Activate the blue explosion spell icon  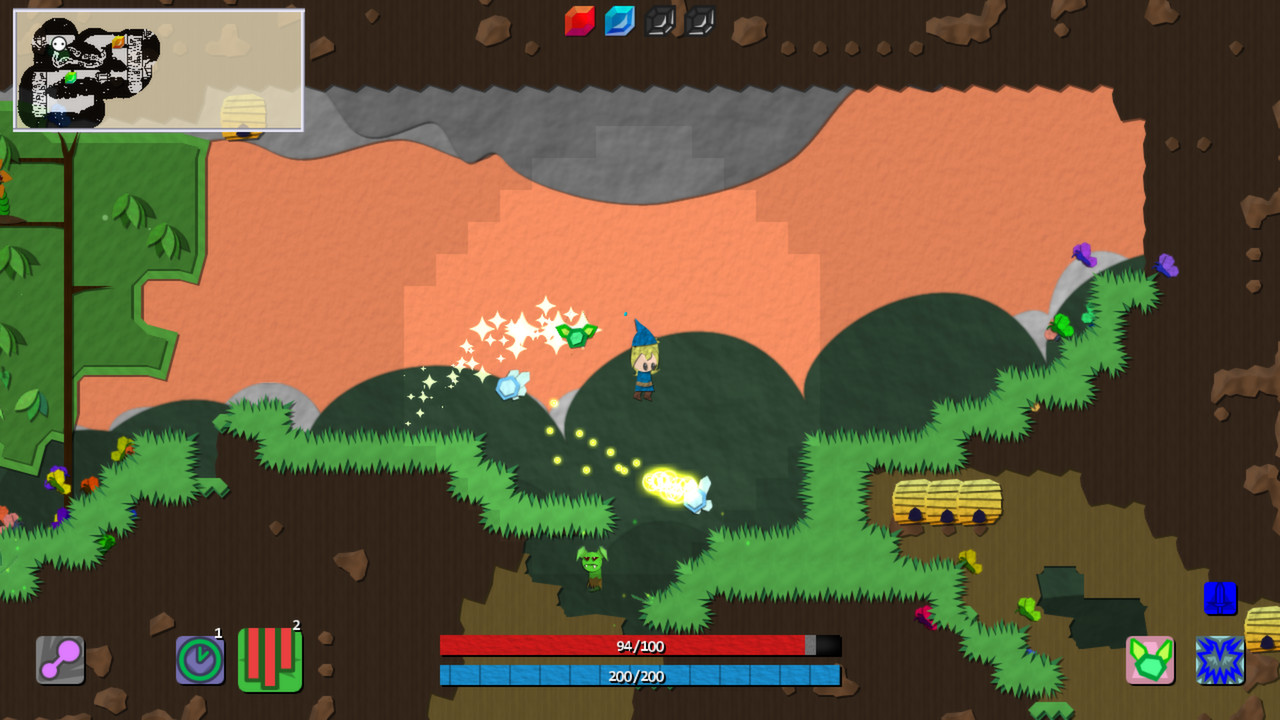point(1218,659)
